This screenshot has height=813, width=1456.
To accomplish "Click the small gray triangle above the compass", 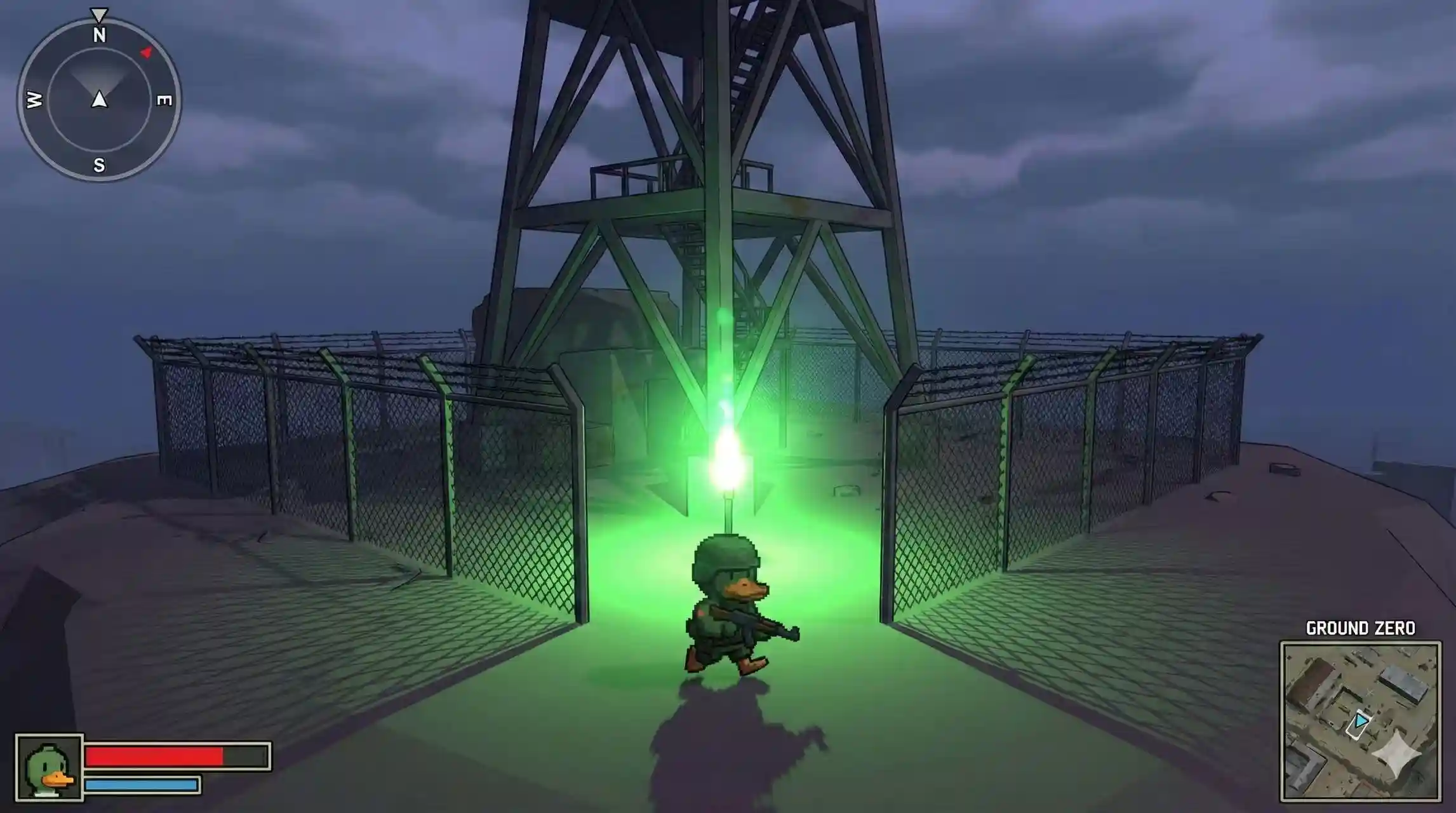I will point(98,14).
